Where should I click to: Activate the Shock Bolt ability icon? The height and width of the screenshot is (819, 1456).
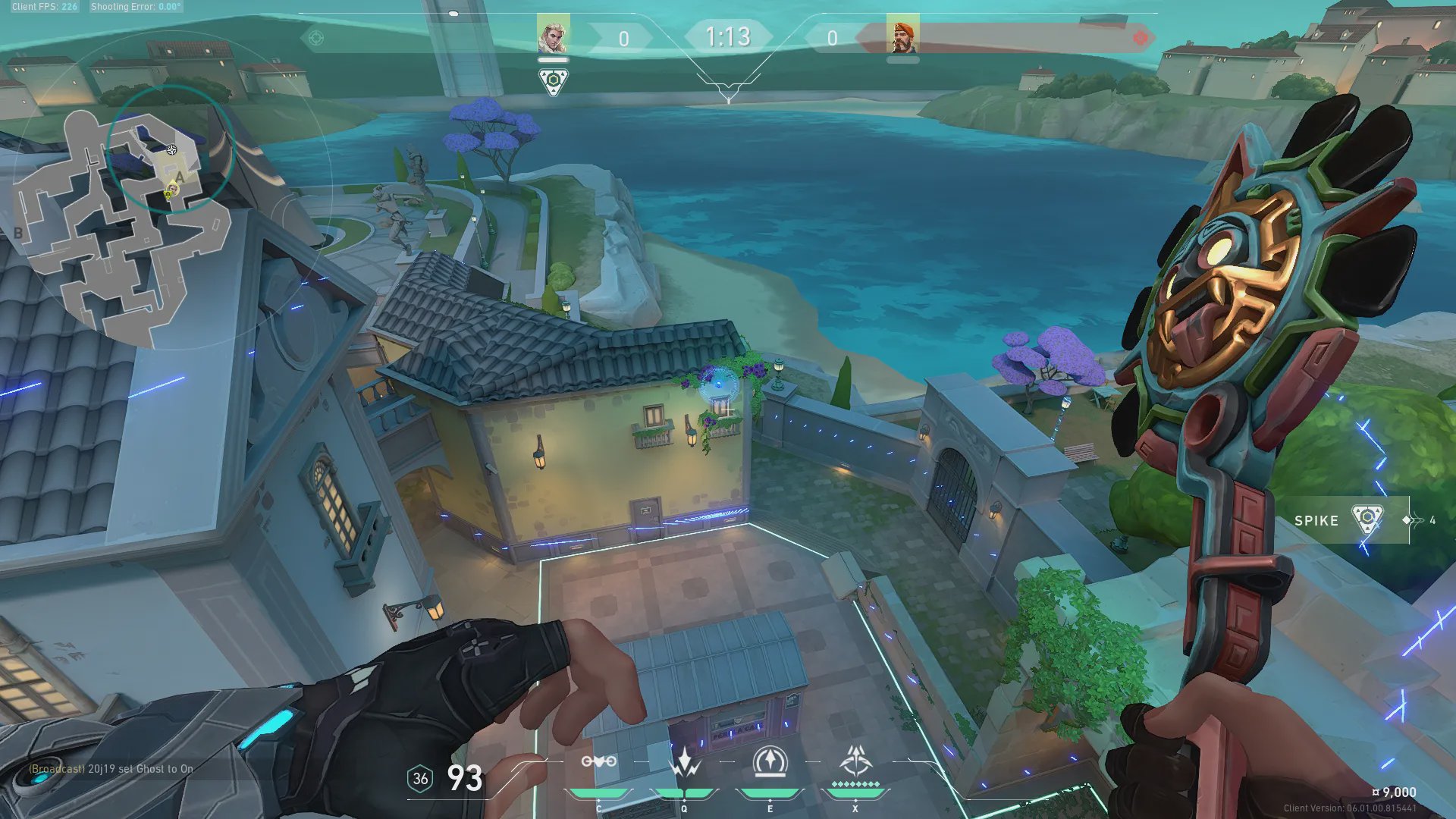pyautogui.click(x=685, y=762)
